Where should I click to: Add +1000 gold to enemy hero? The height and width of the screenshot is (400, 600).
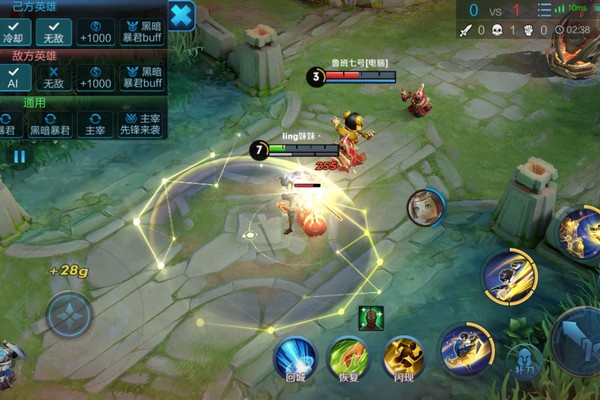click(96, 78)
